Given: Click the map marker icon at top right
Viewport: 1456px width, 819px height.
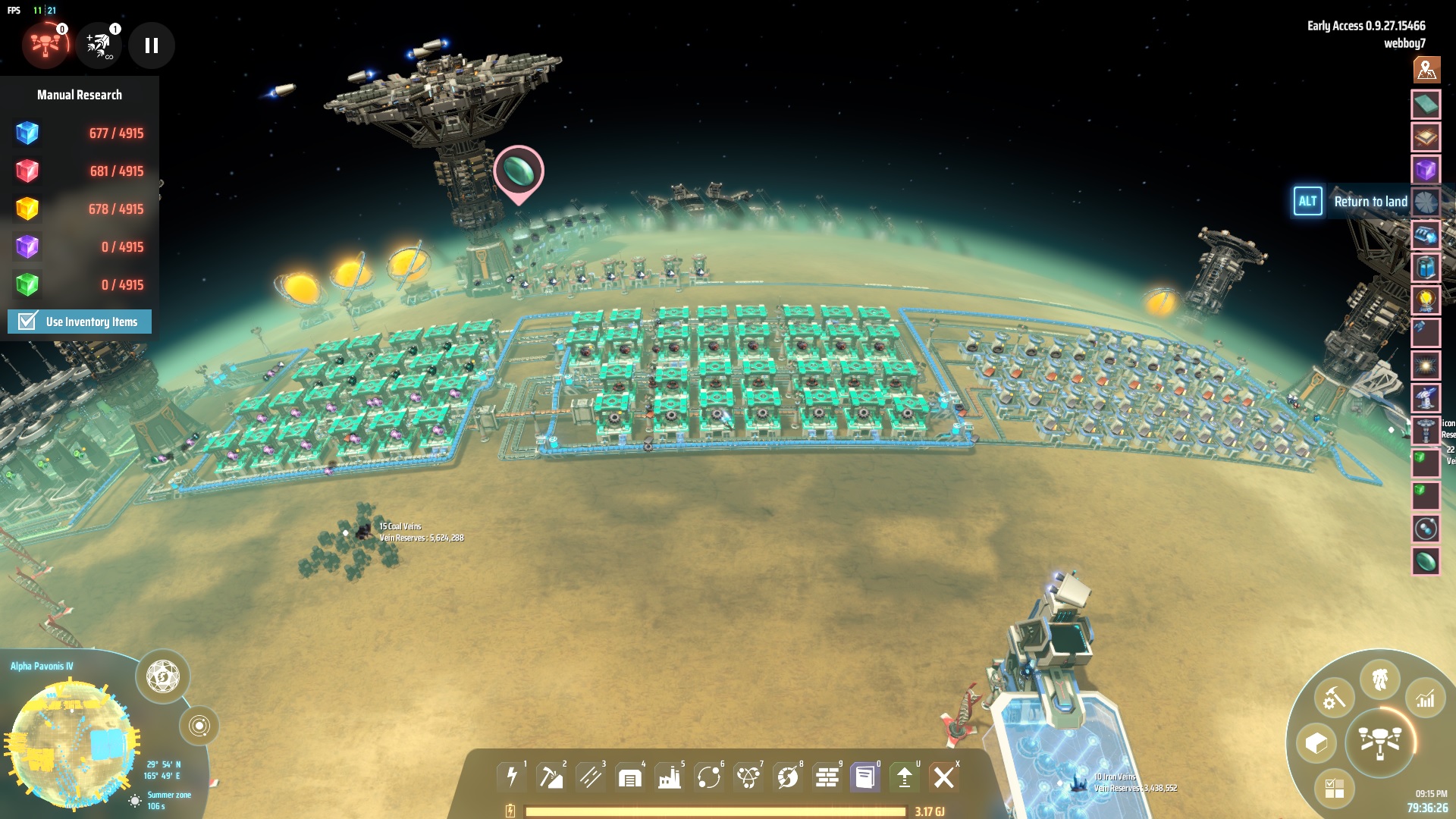Looking at the screenshot, I should pos(1426,70).
